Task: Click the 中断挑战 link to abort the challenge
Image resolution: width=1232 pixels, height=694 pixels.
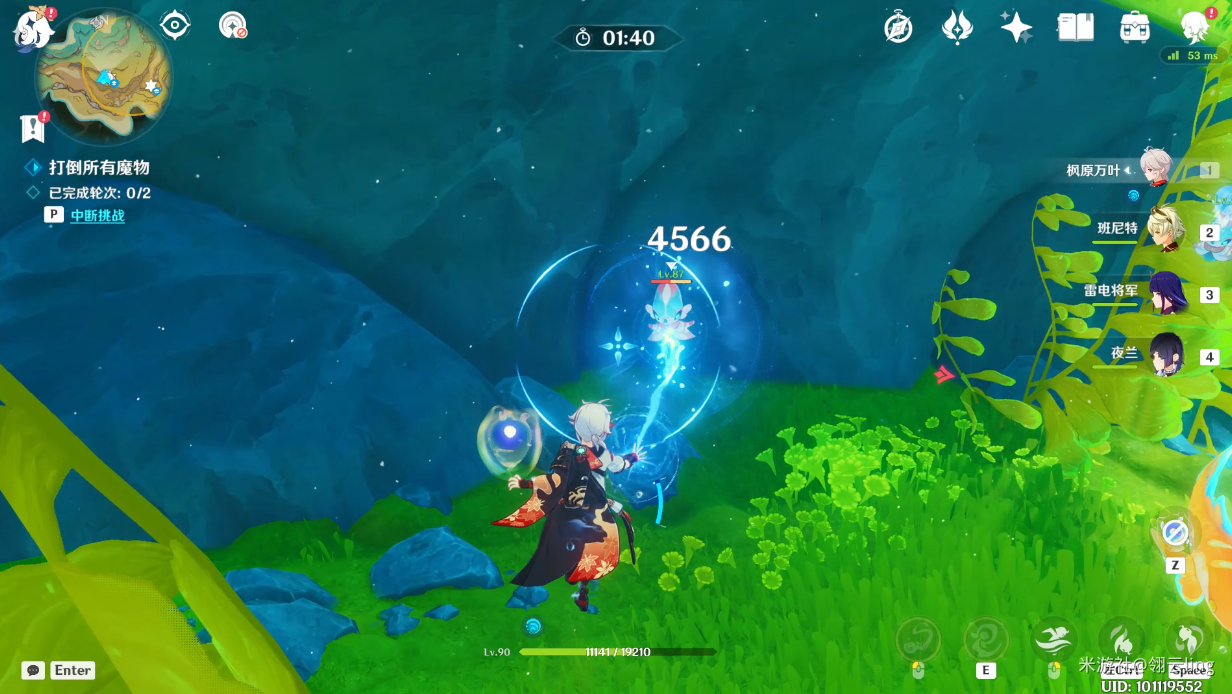Action: click(x=97, y=215)
